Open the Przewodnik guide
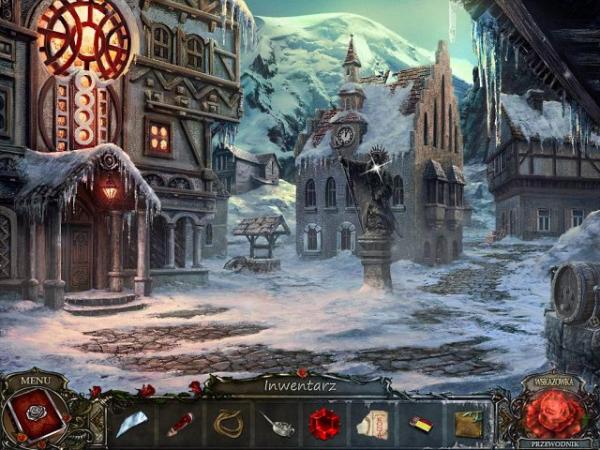This screenshot has height=450, width=600. [551, 442]
